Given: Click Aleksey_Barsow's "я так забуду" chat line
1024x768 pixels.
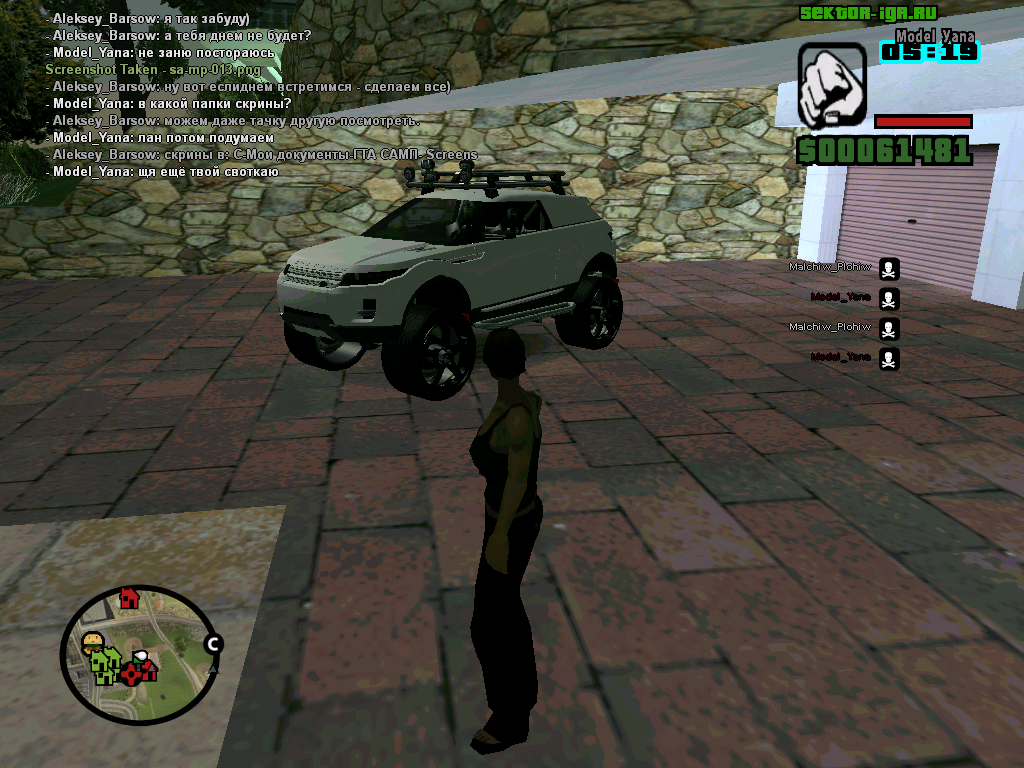Looking at the screenshot, I should pos(150,19).
